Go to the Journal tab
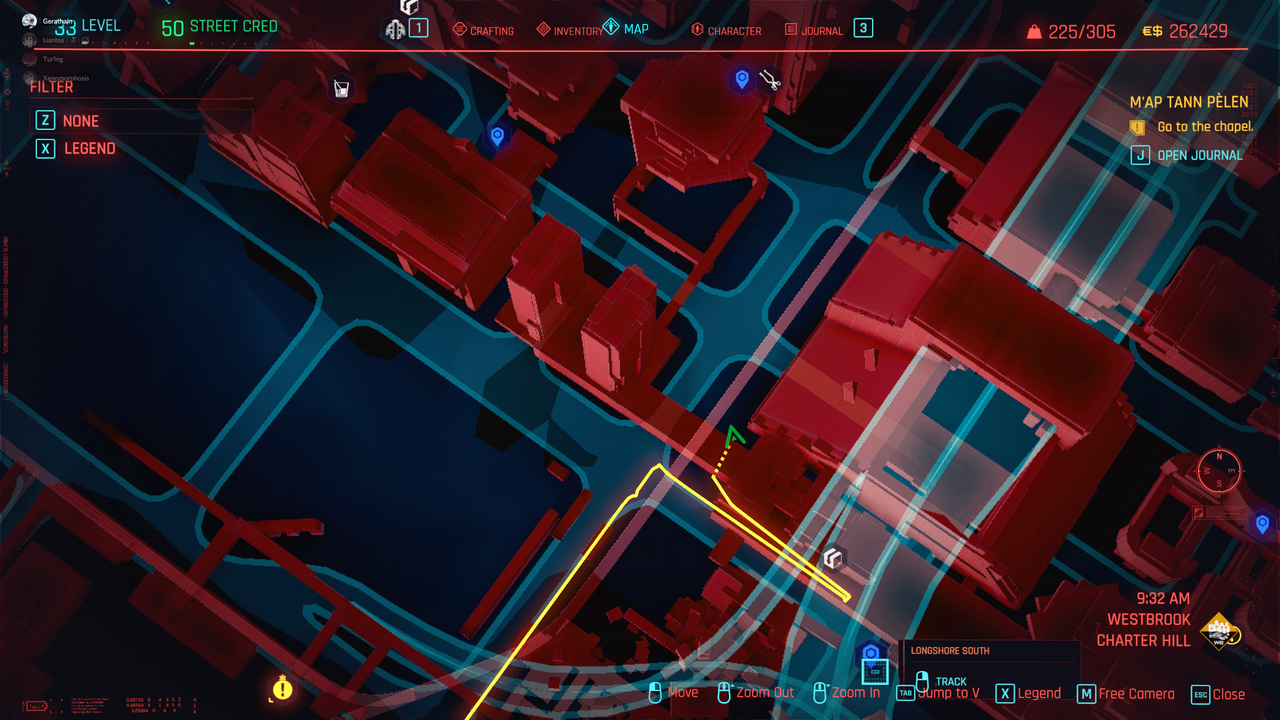1280x720 pixels. (813, 31)
